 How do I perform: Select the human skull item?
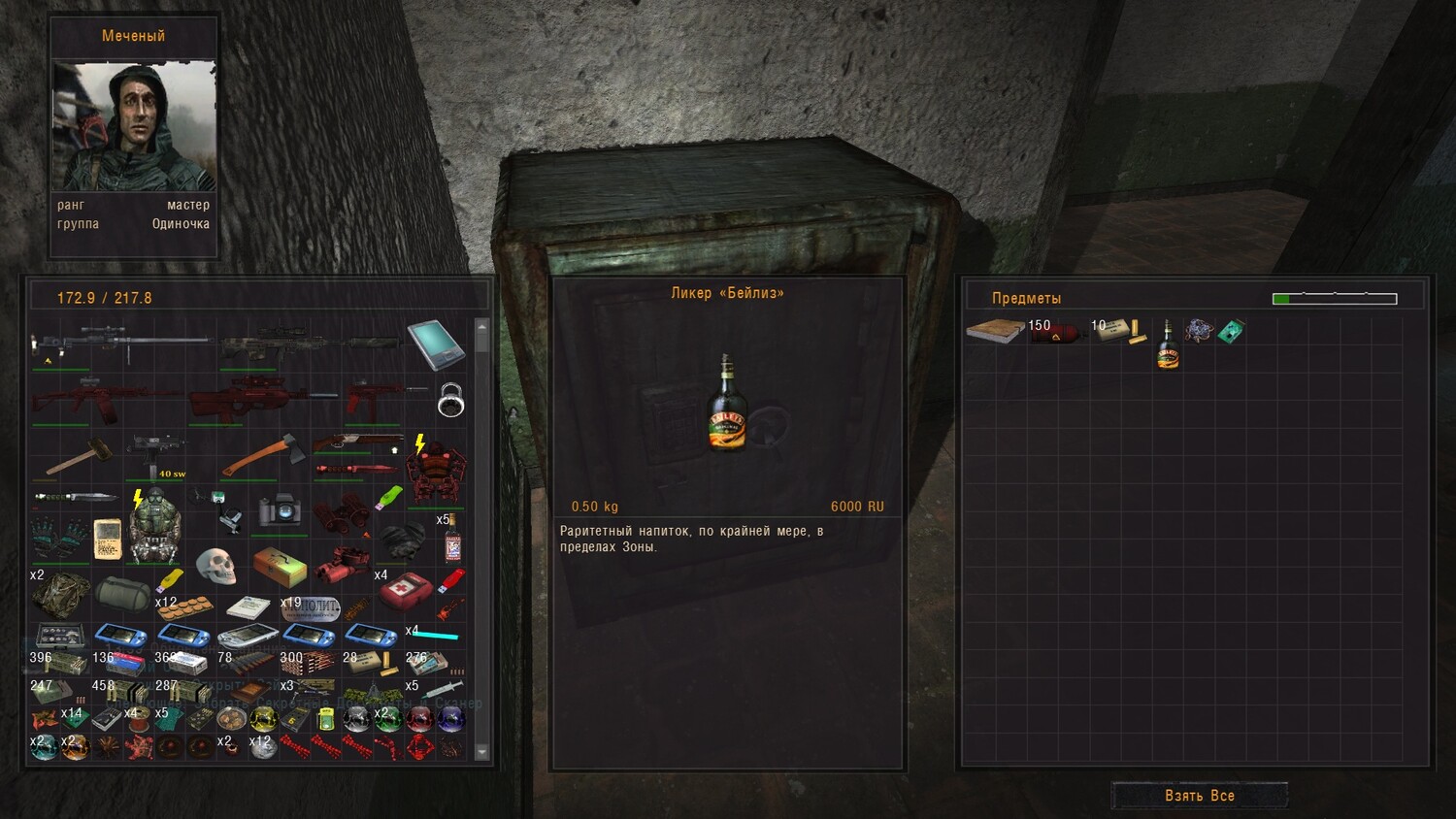(x=216, y=564)
